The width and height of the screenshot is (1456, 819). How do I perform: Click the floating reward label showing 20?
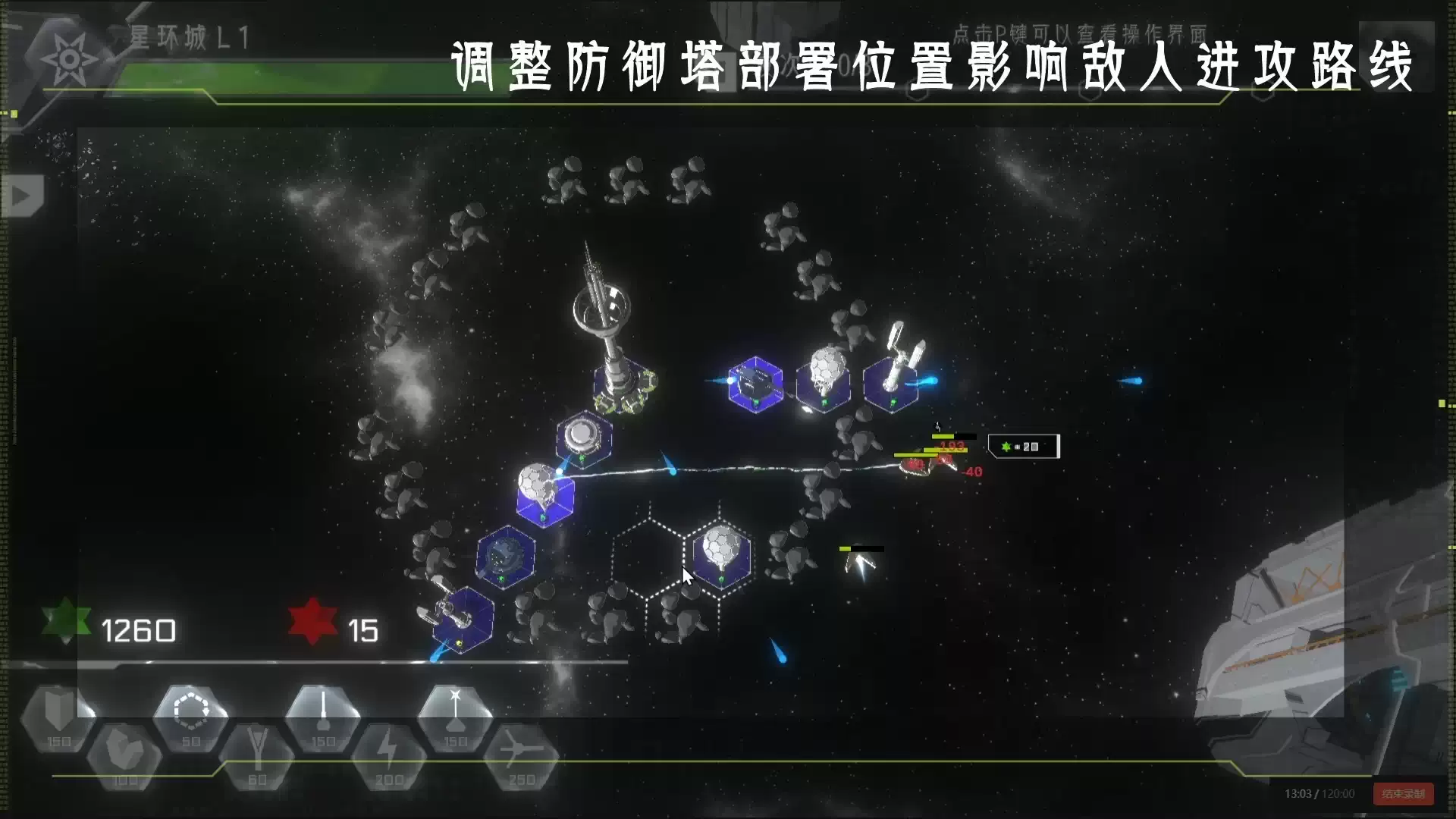point(1024,447)
